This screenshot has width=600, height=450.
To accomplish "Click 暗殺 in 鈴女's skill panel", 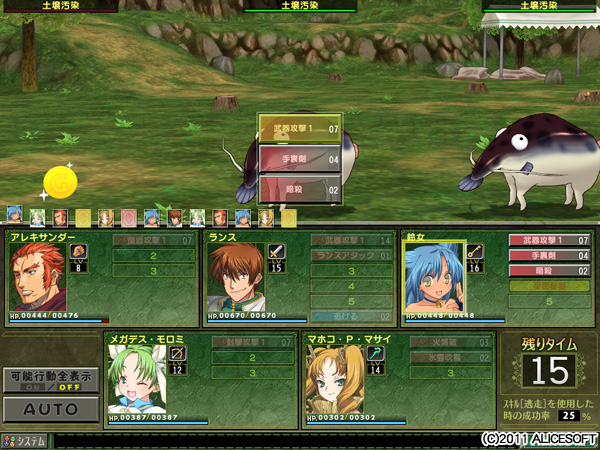I will click(550, 271).
